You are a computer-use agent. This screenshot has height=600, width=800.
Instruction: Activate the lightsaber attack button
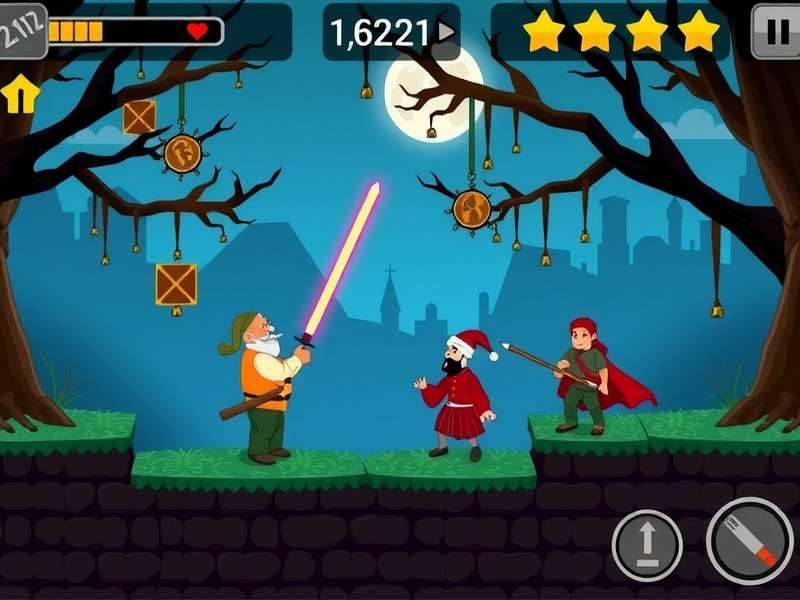click(749, 541)
